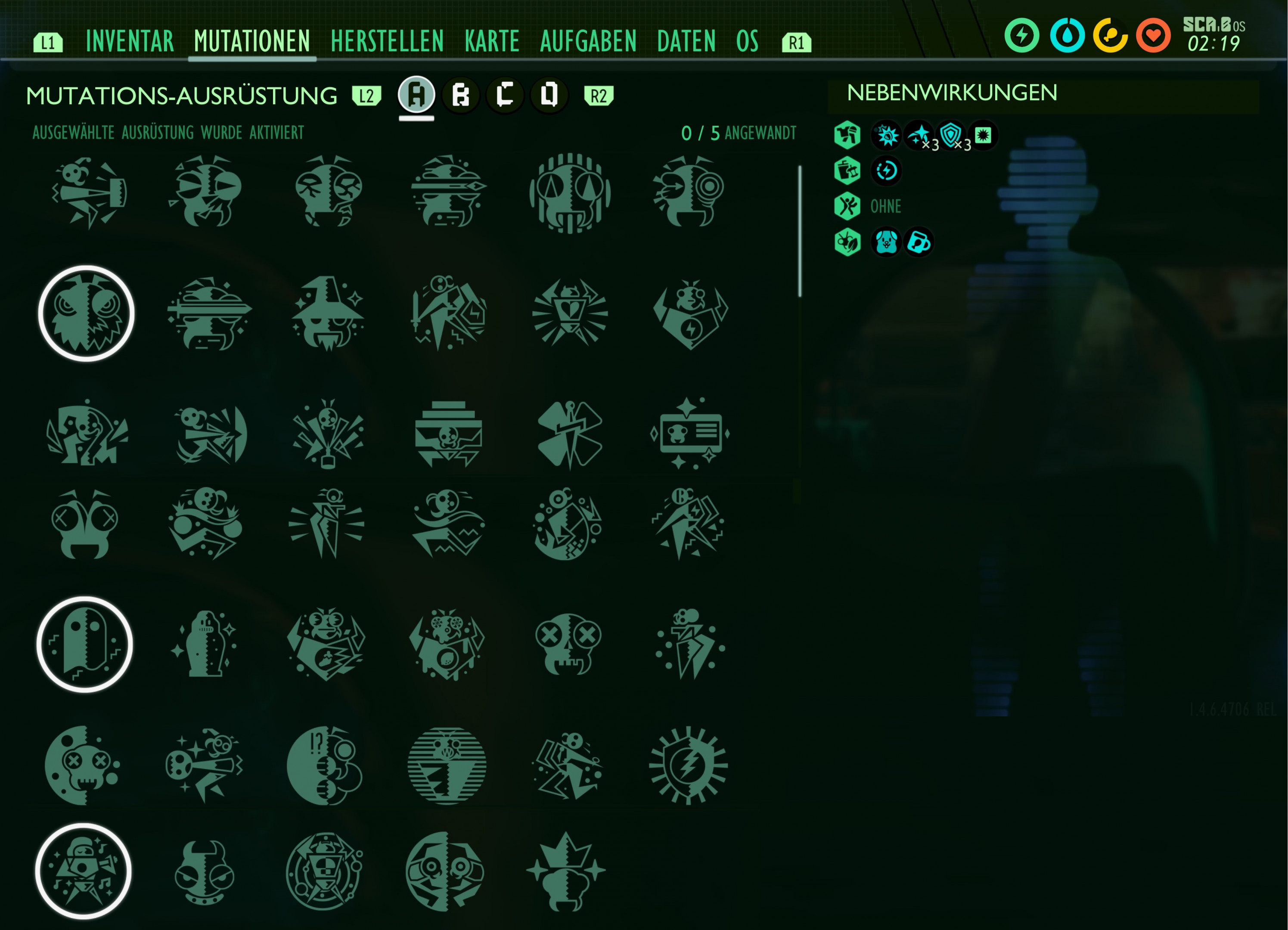The image size is (1288, 930).
Task: Open the Inventar tab
Action: point(130,41)
